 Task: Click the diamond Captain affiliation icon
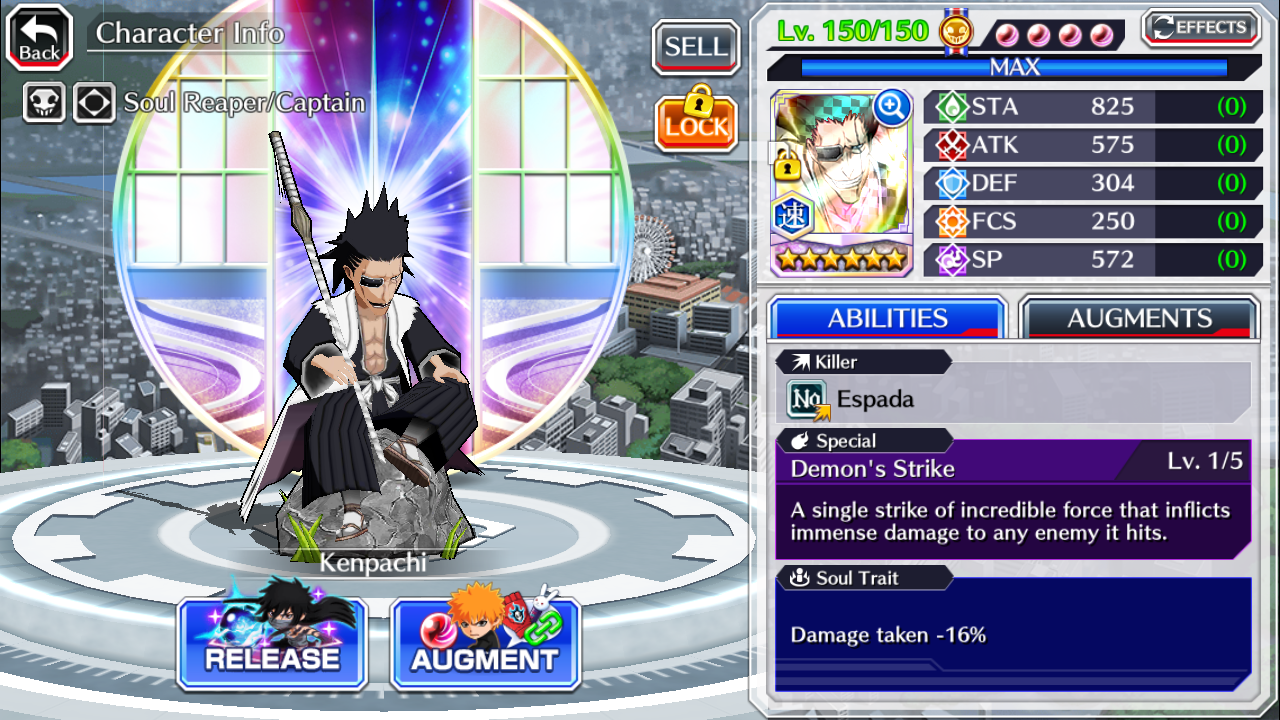coord(94,102)
